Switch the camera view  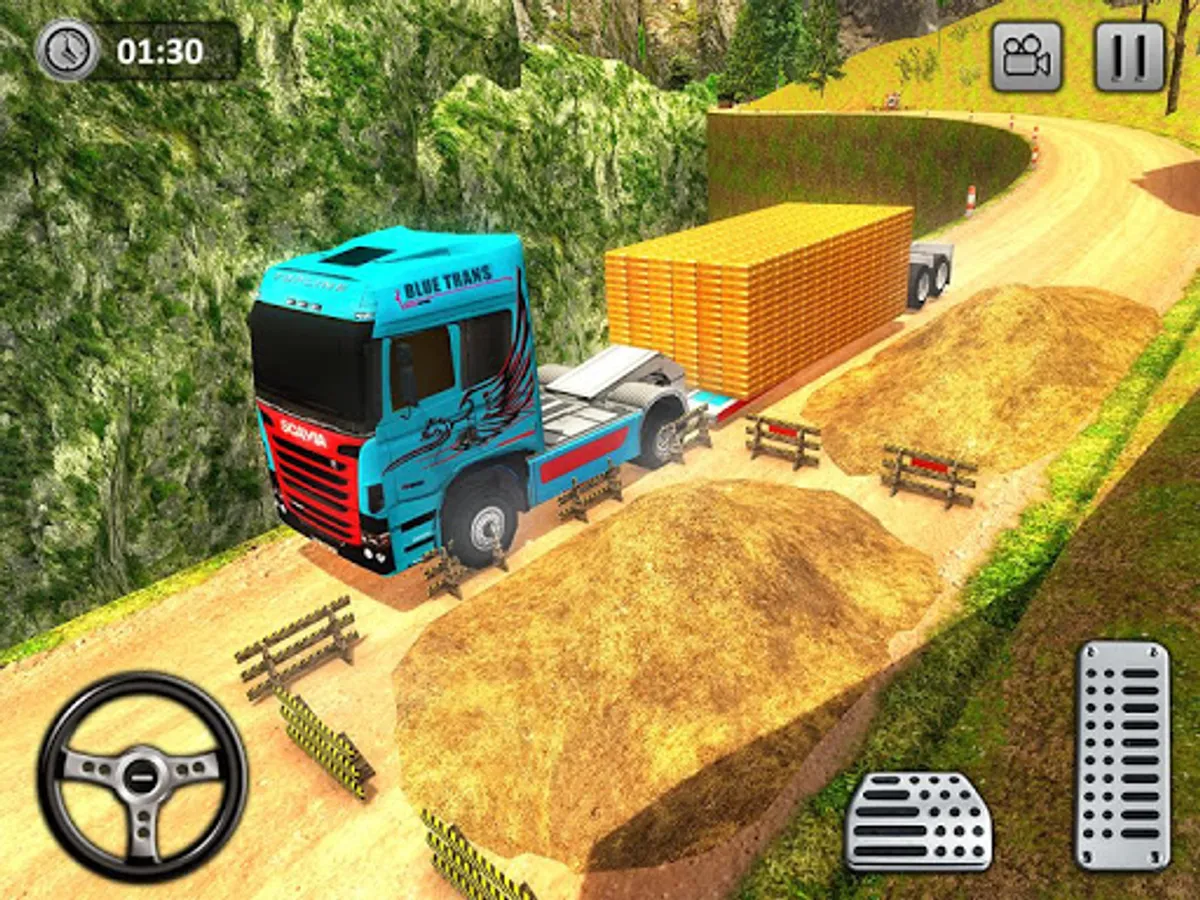1026,56
